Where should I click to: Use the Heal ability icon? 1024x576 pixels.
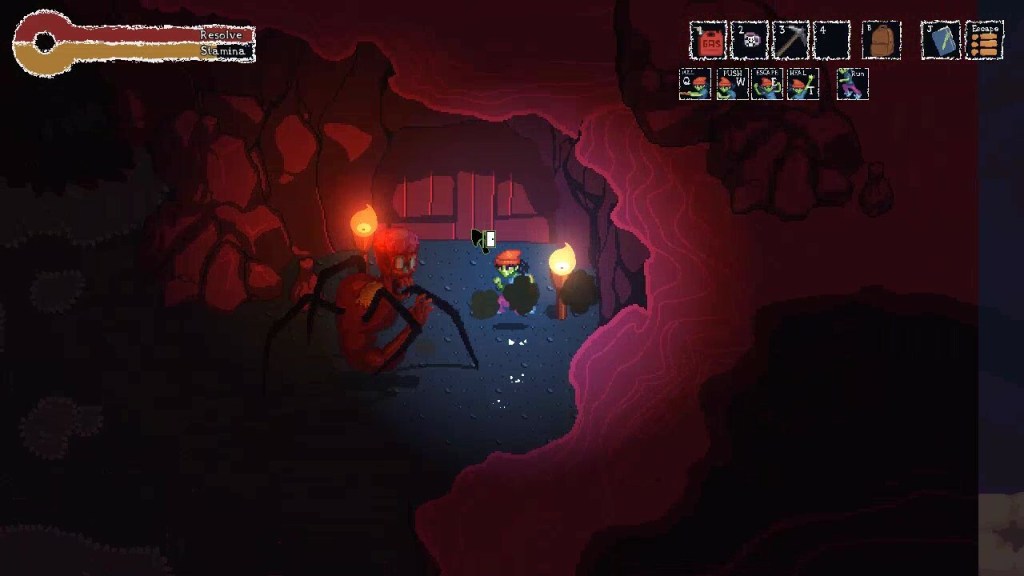(802, 84)
